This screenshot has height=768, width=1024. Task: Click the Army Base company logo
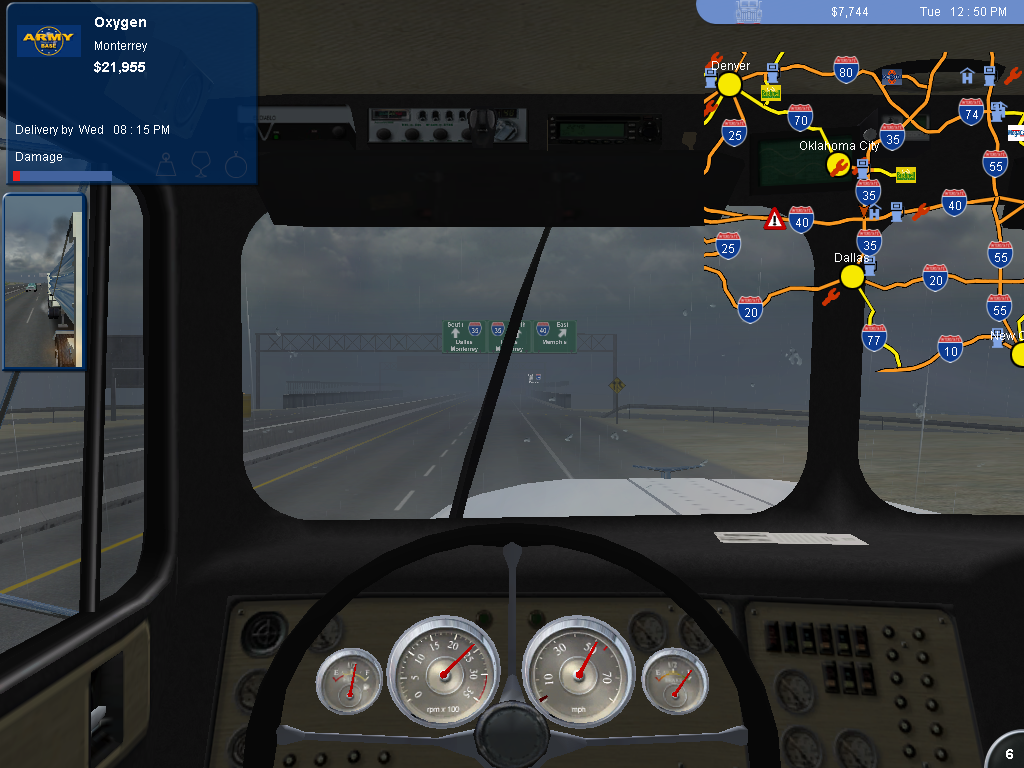(x=49, y=41)
